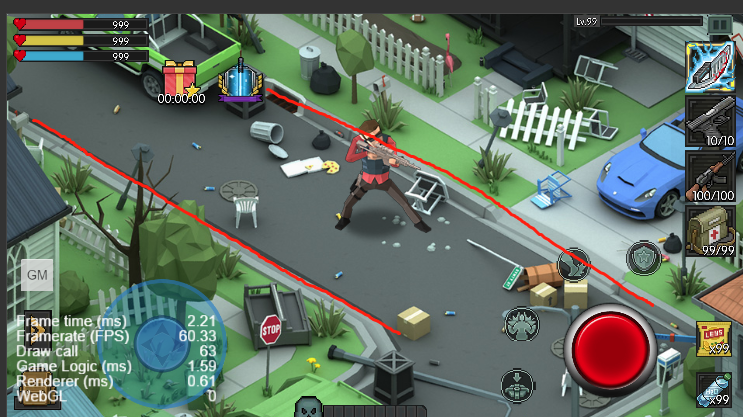Activate the armored brute skill button
The image size is (743, 417).
522,323
